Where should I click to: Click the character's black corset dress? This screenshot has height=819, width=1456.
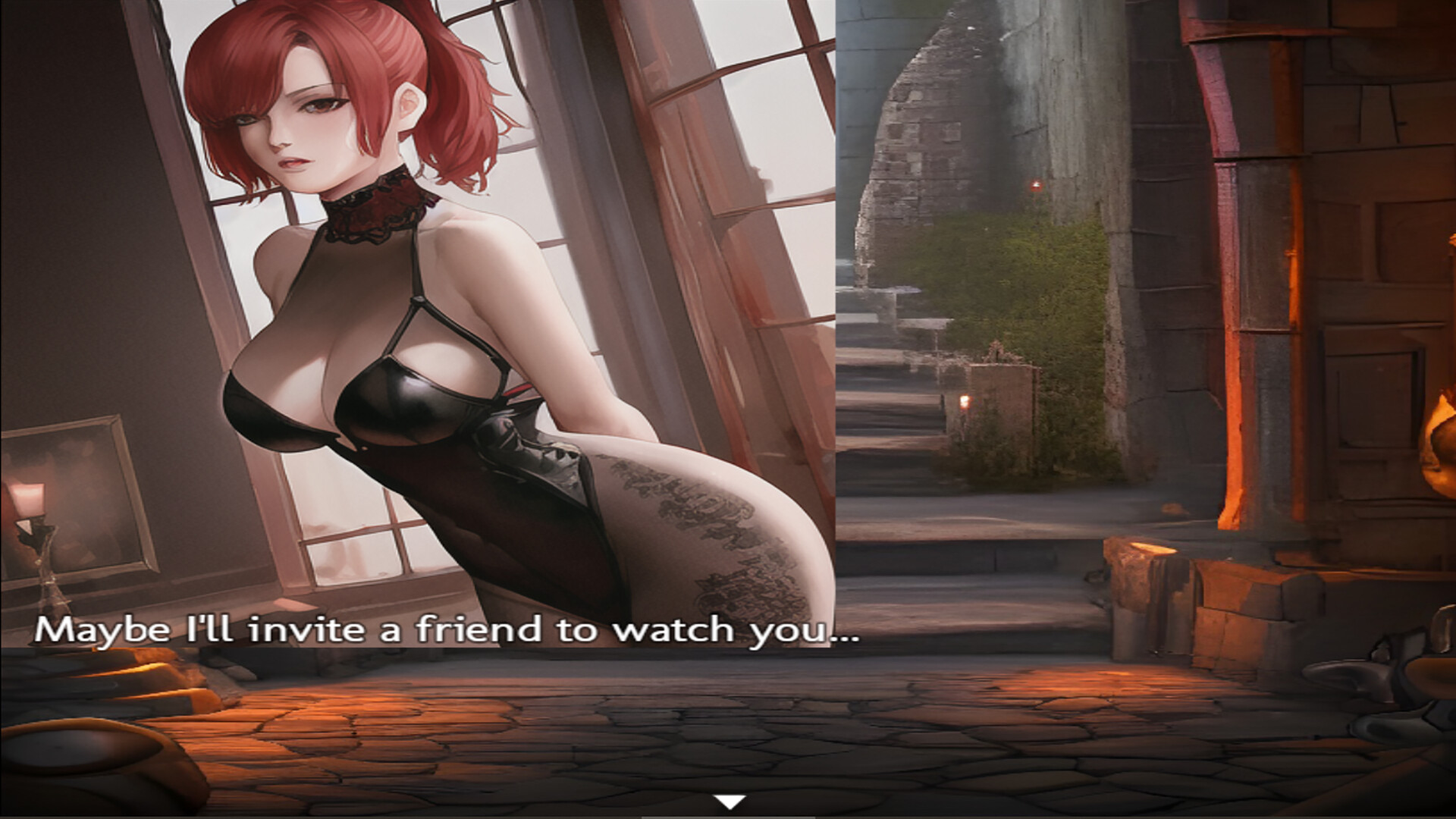point(455,440)
